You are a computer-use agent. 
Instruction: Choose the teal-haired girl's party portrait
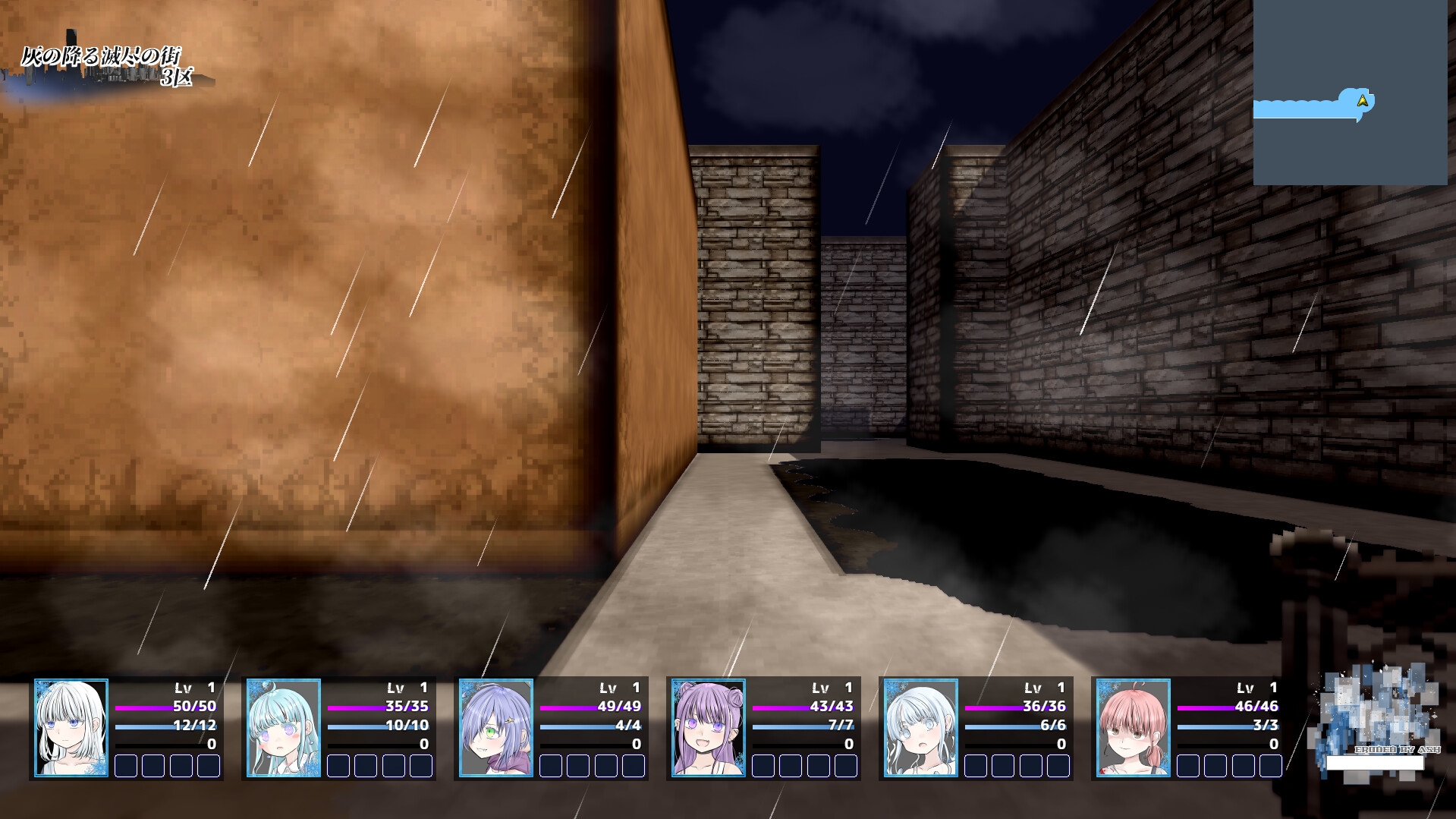click(284, 728)
